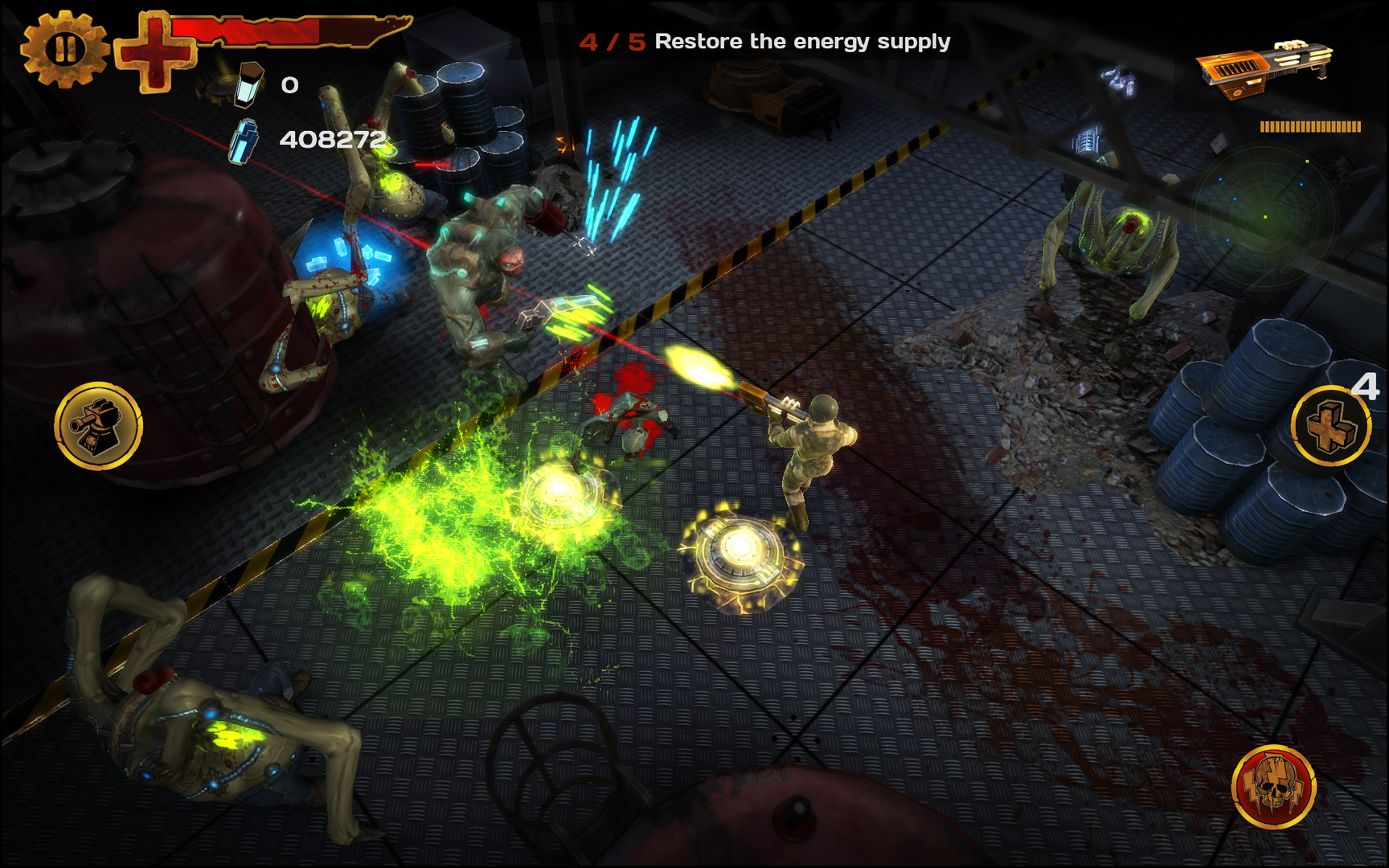This screenshot has width=1389, height=868.
Task: Activate the turret deployment ability
Action: coord(96,426)
